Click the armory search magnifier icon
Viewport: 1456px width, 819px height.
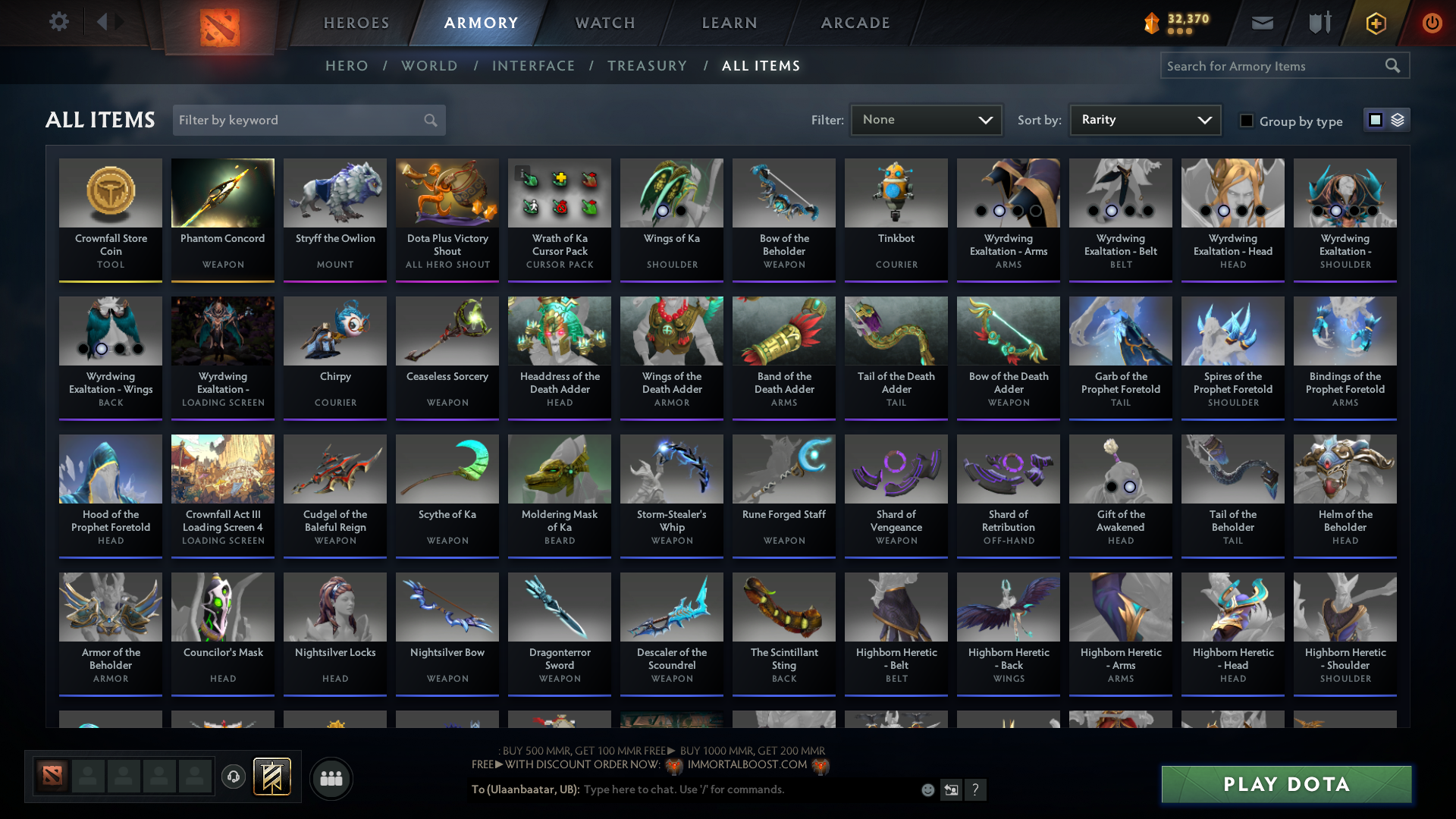point(1394,65)
